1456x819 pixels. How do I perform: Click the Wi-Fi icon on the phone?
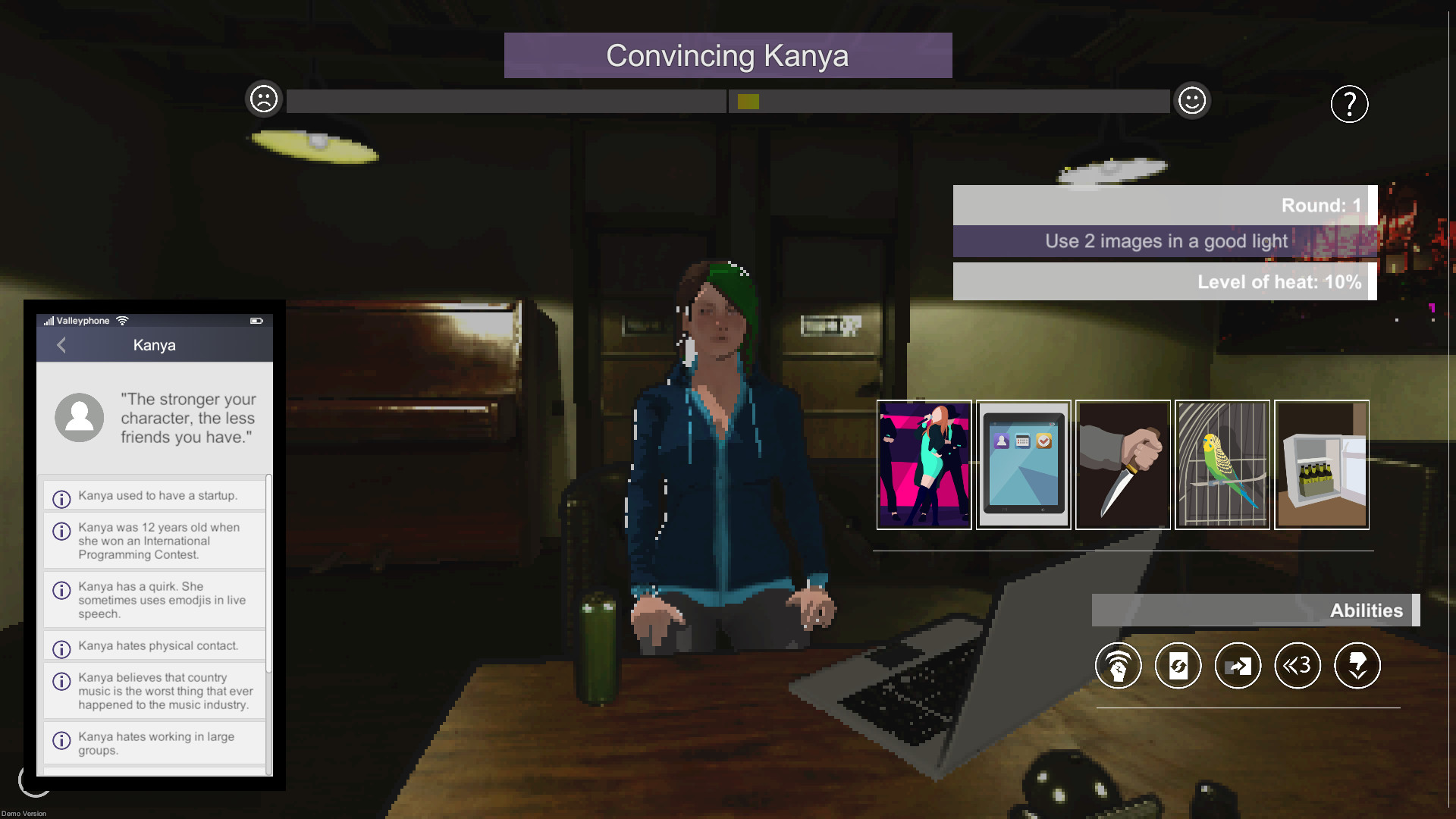[x=124, y=320]
